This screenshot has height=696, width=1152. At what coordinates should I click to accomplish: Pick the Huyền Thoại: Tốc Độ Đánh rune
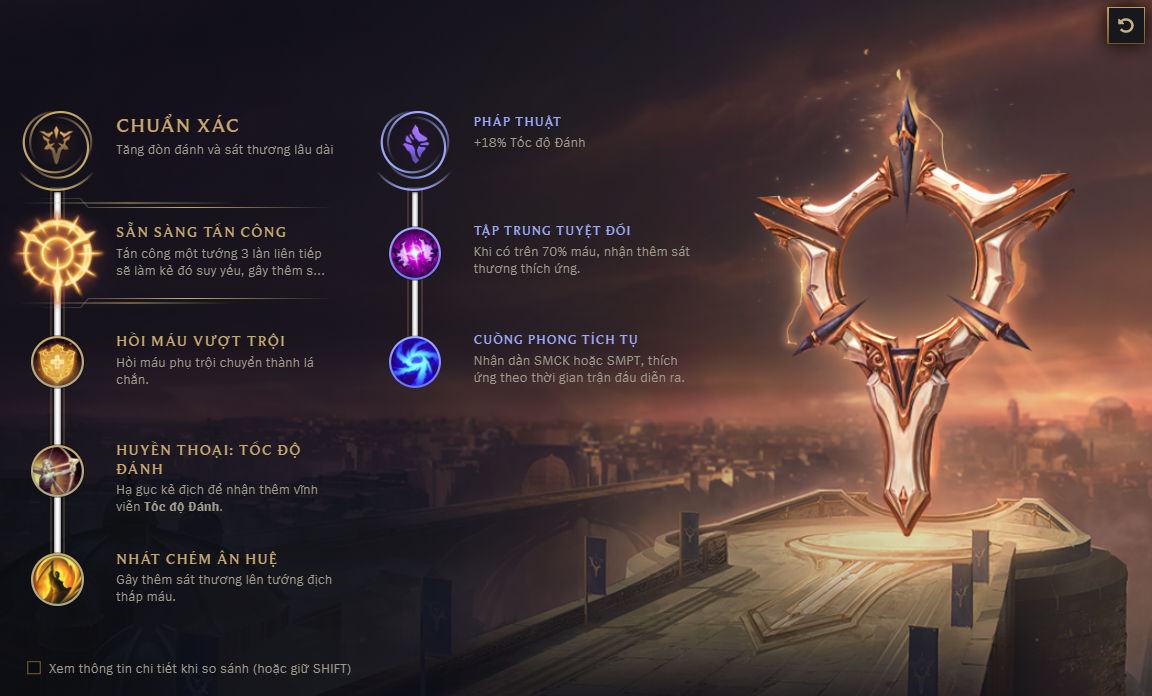point(57,471)
